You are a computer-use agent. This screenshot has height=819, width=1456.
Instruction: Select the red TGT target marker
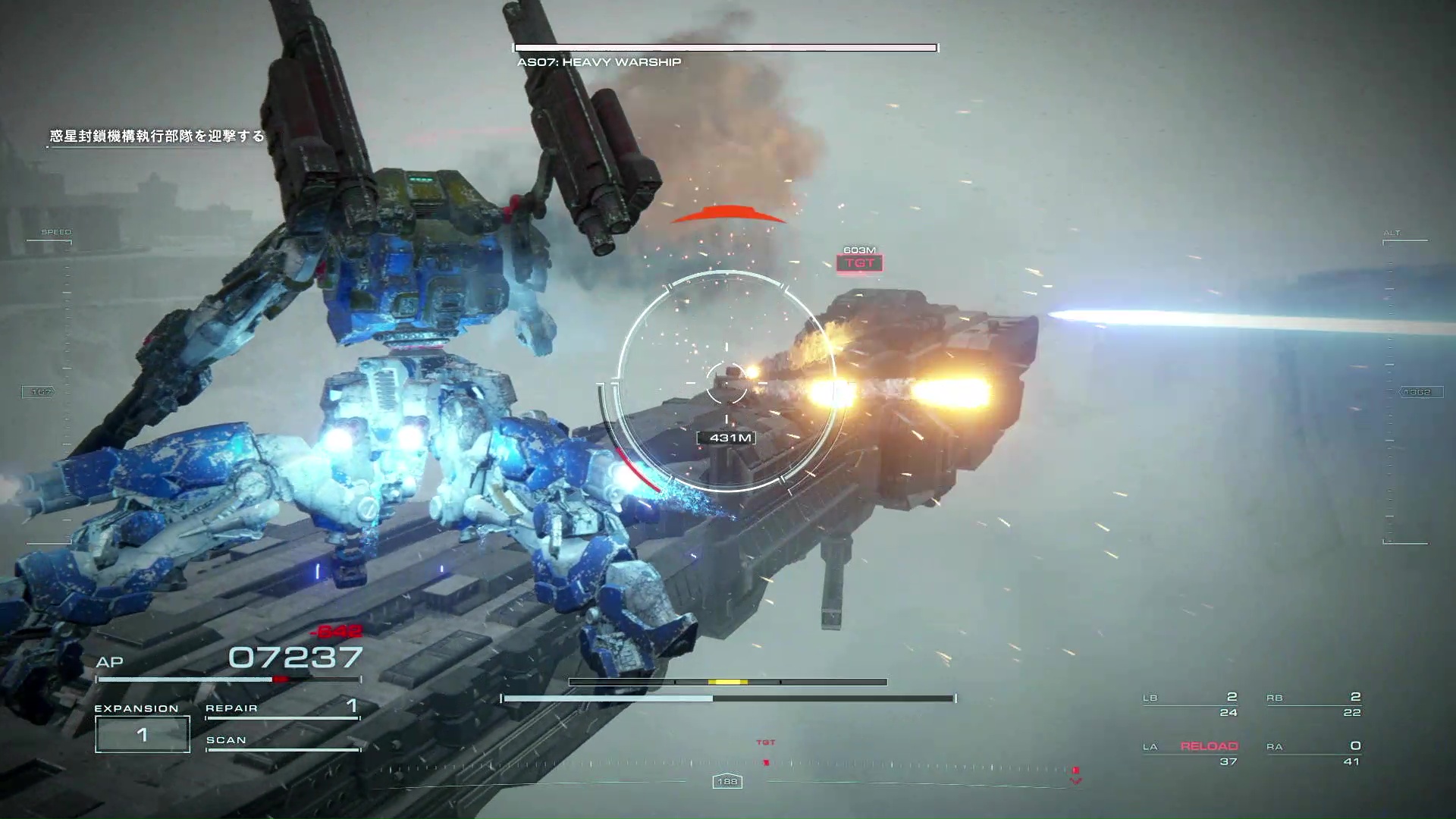point(859,263)
